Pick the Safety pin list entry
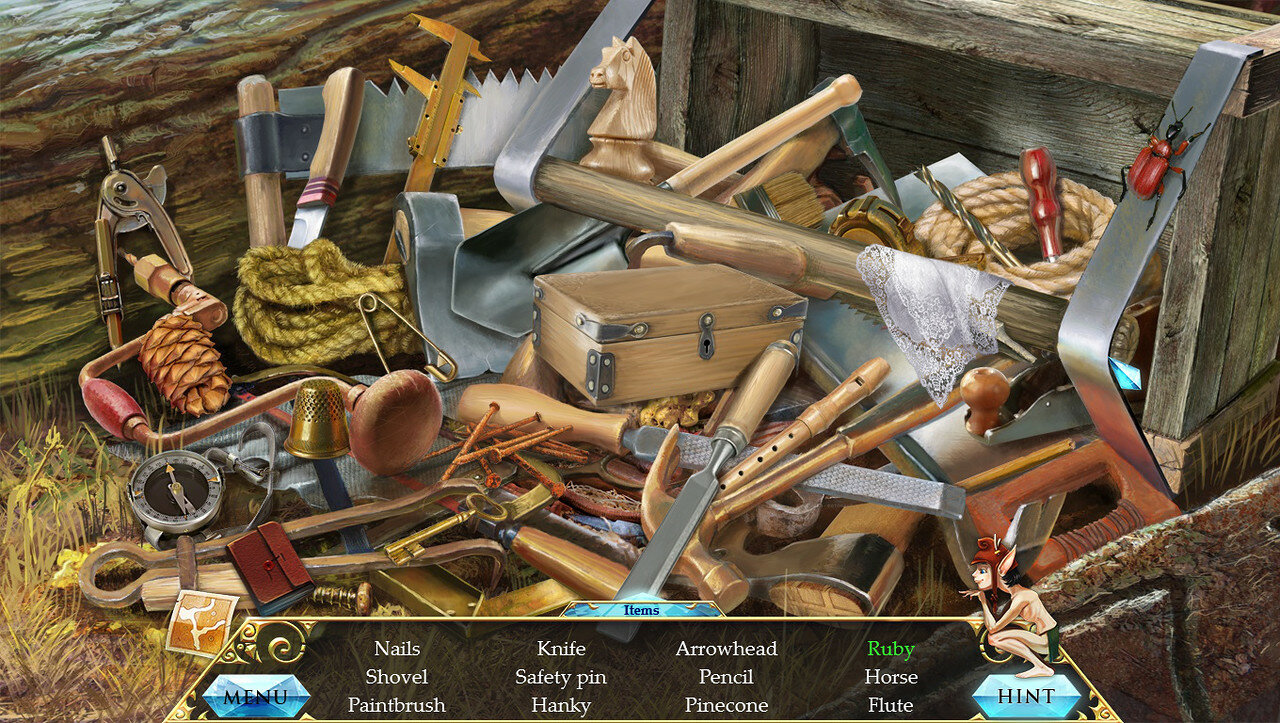This screenshot has width=1280, height=723. coord(561,677)
